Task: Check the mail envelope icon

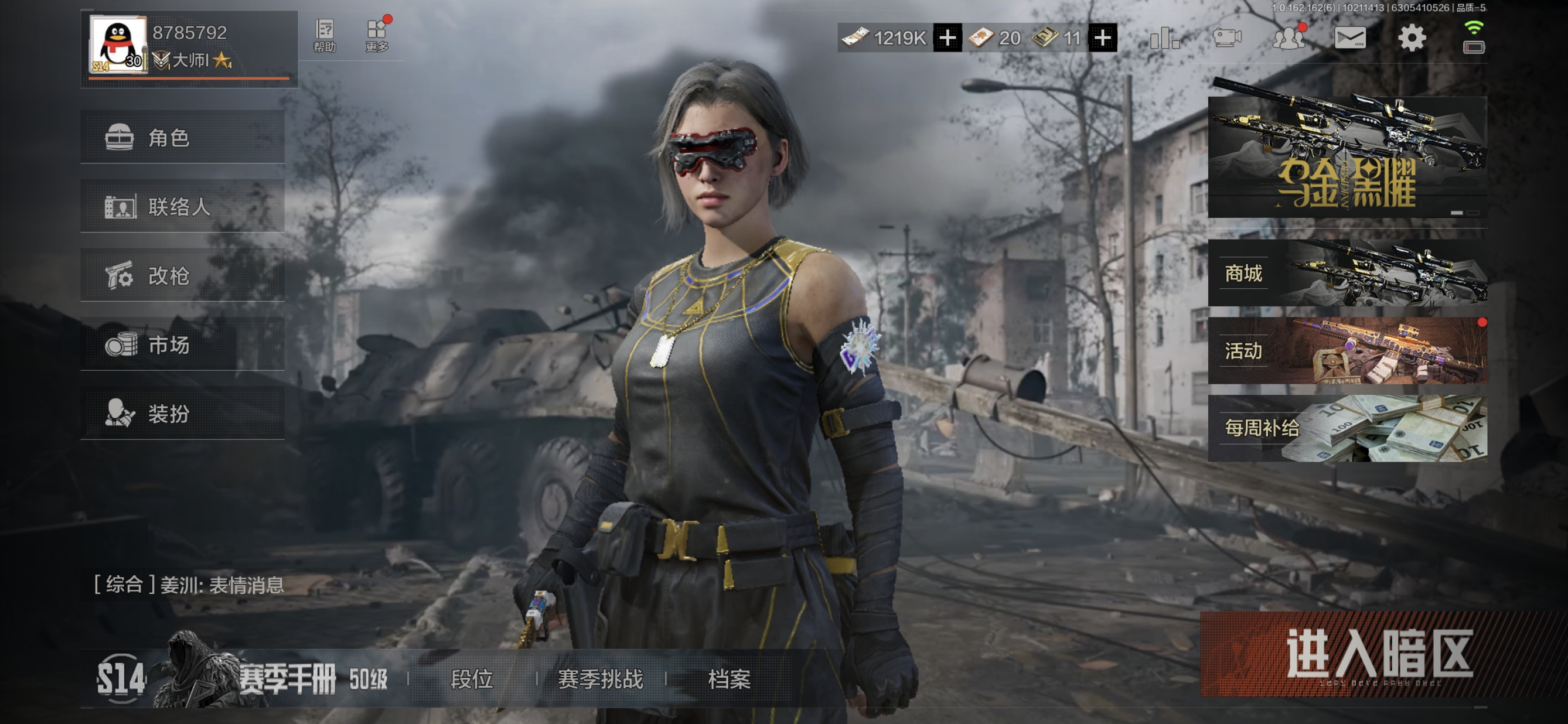Action: (1349, 38)
